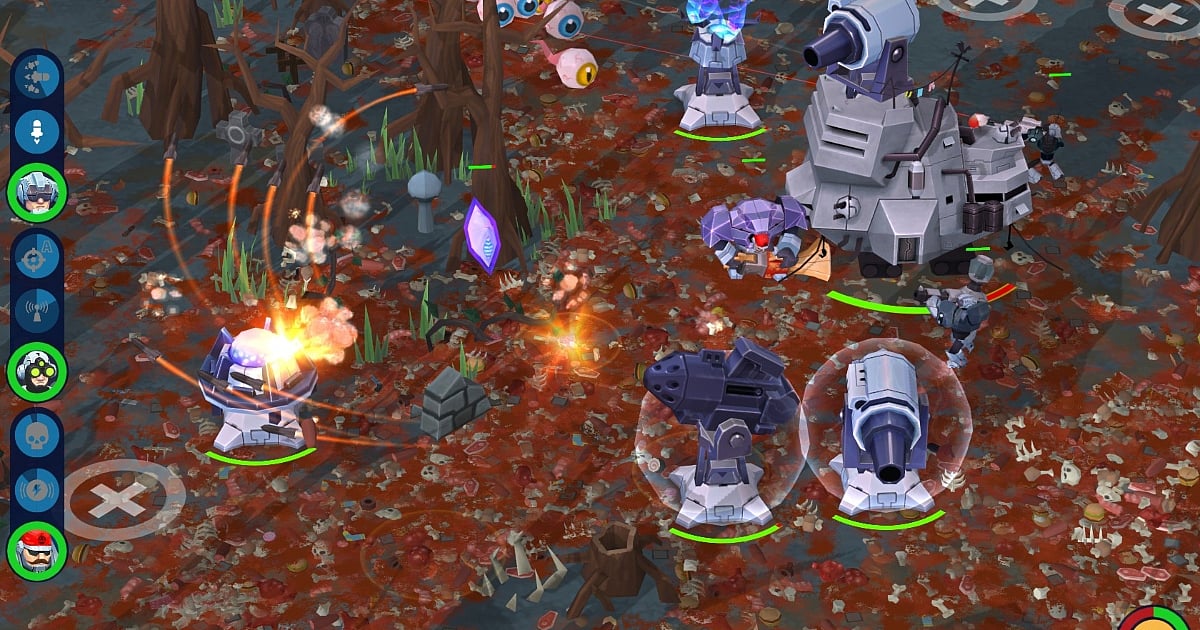Select the red-bandana mustached hero portrait
The height and width of the screenshot is (630, 1200).
(37, 551)
